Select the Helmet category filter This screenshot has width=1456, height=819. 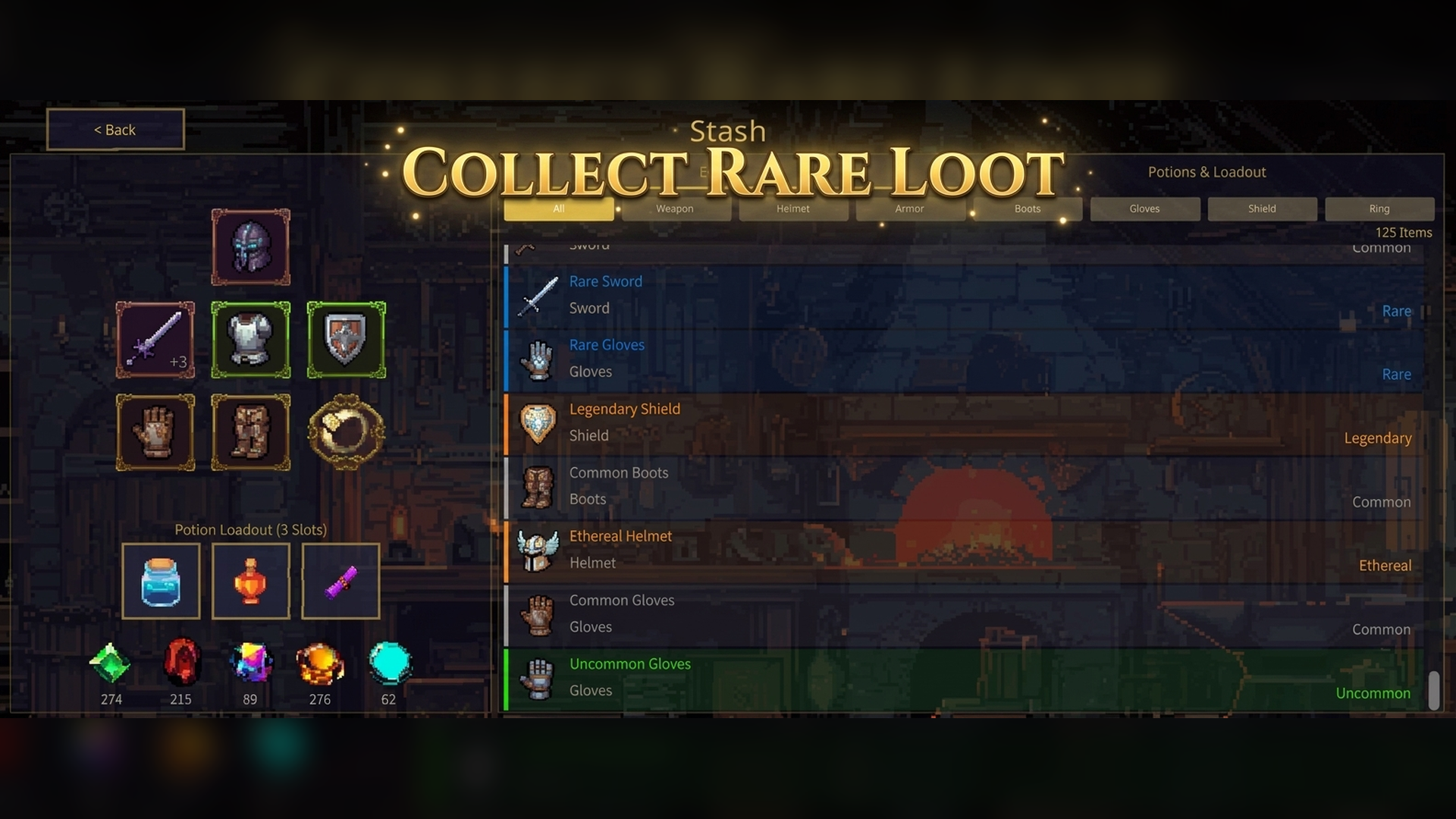coord(793,209)
